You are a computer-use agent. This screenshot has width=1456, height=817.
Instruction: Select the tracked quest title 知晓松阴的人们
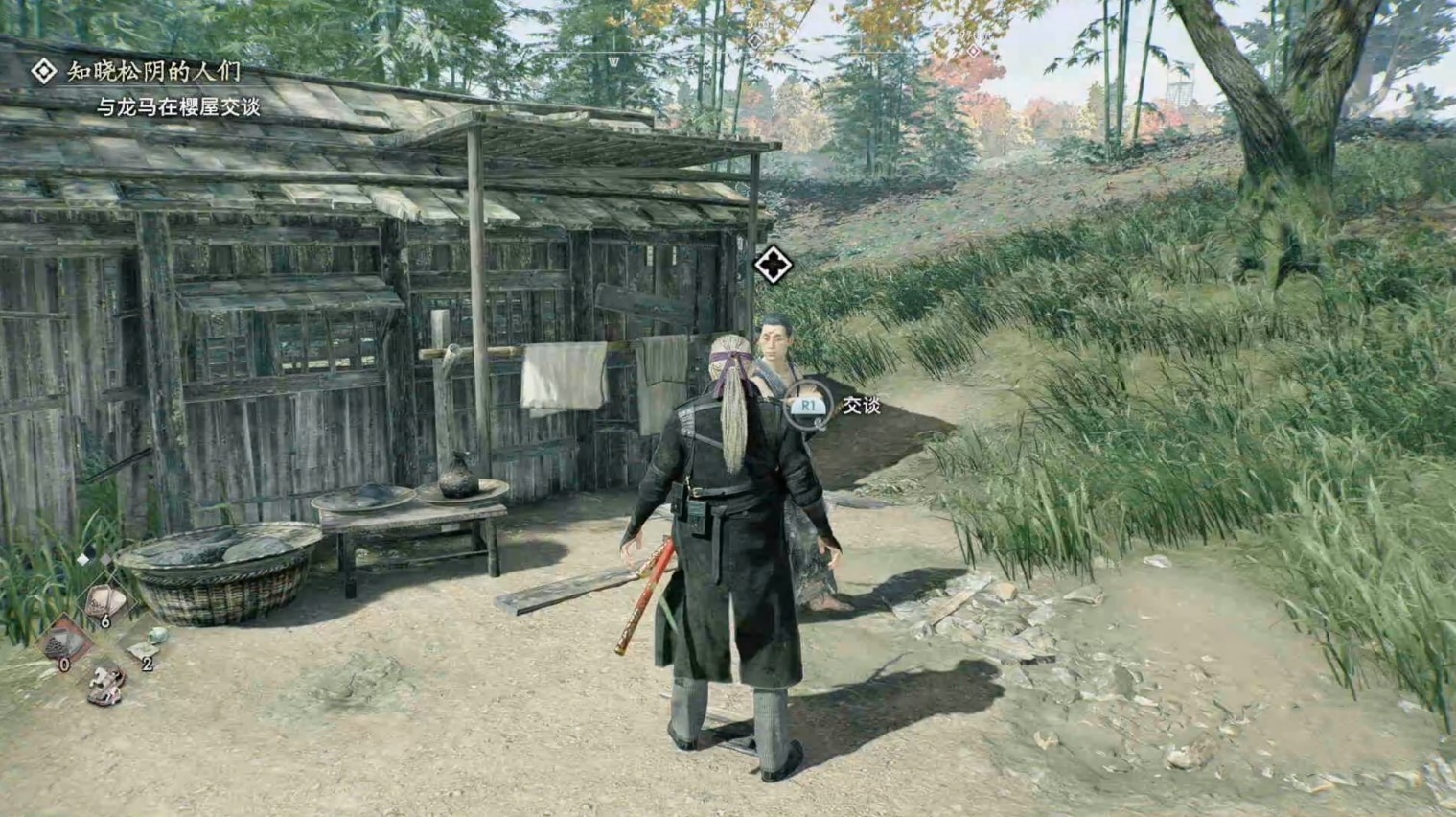coord(153,72)
